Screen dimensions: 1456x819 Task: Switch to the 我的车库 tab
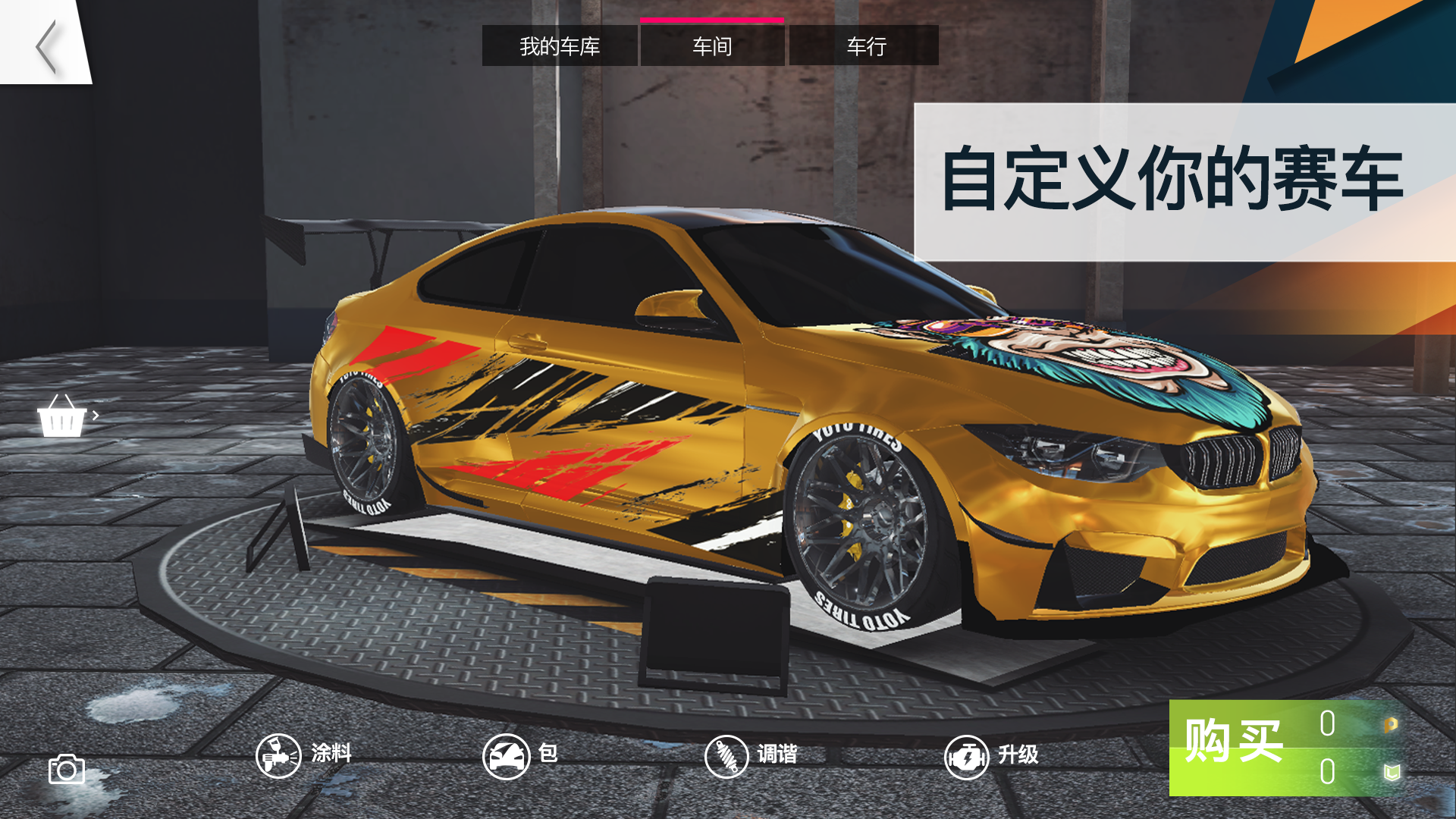tap(560, 46)
